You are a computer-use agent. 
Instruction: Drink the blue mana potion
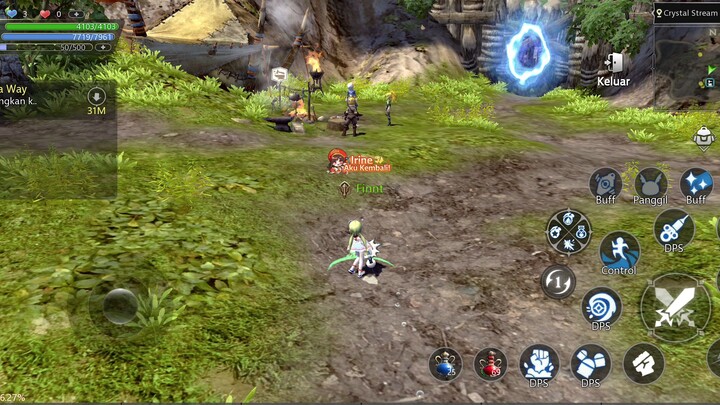(x=445, y=364)
